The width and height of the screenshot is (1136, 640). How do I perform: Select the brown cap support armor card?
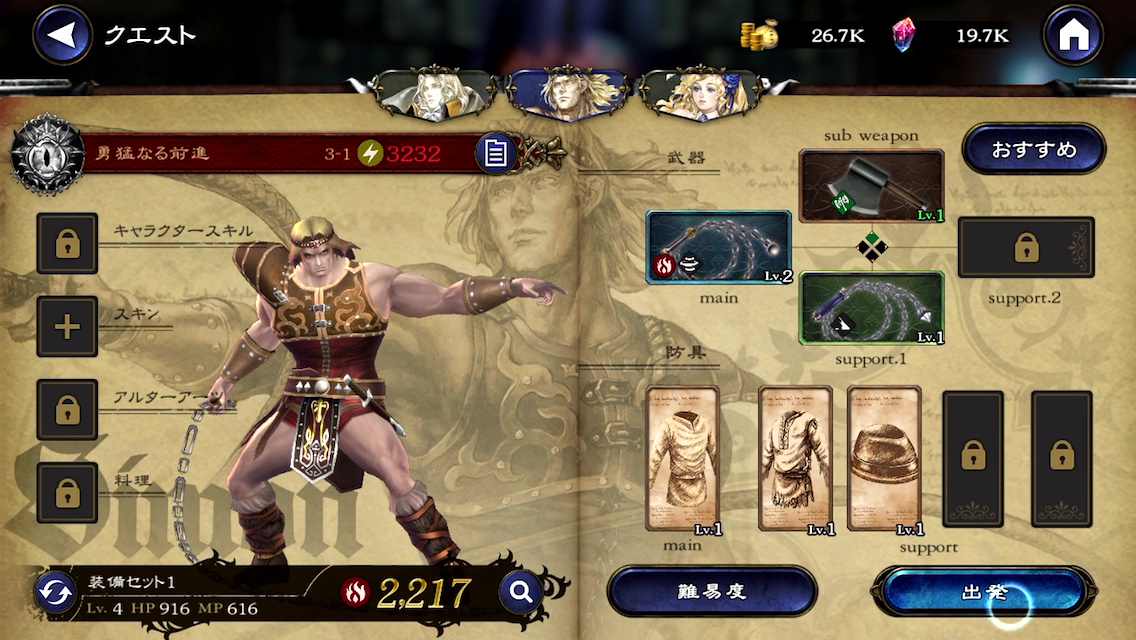point(884,459)
